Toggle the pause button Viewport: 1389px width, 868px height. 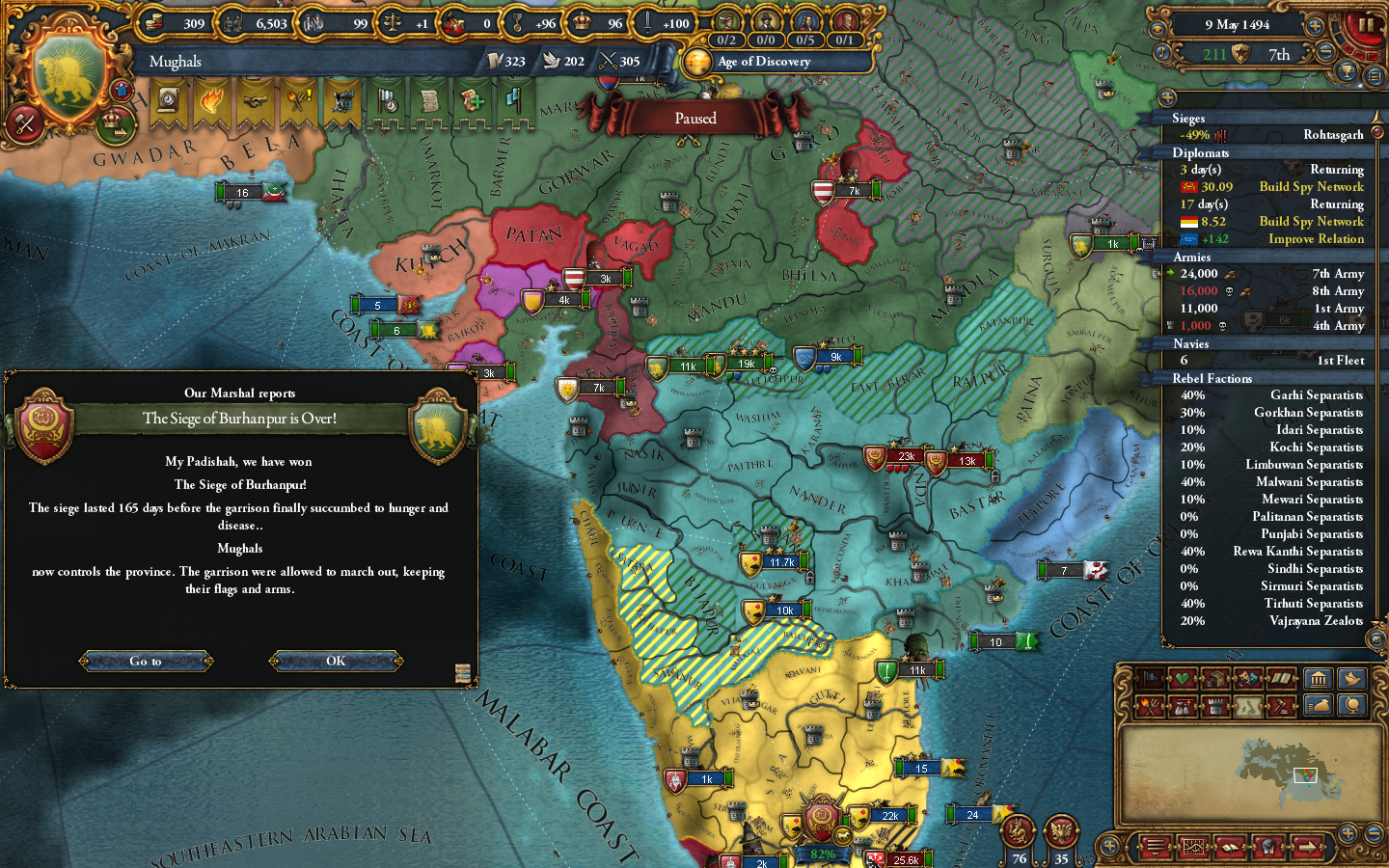coord(1366,26)
